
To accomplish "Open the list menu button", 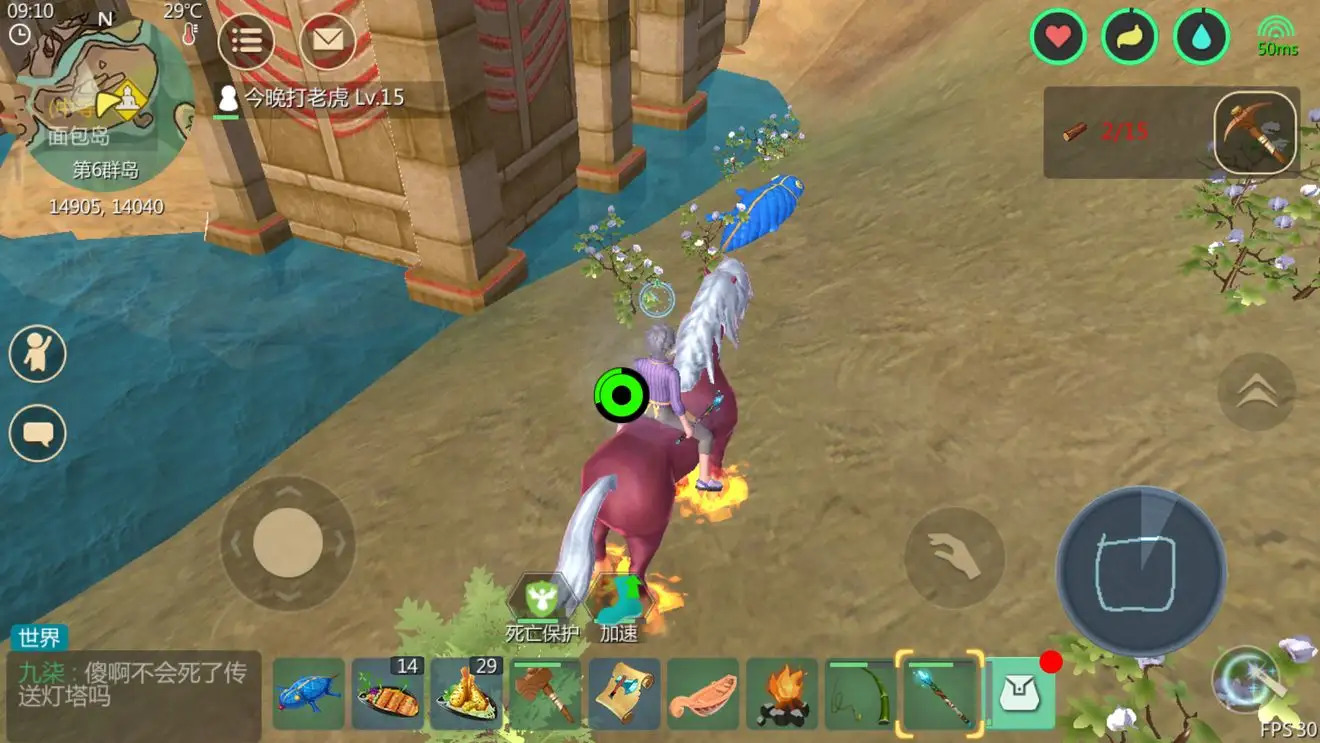I will (x=246, y=41).
